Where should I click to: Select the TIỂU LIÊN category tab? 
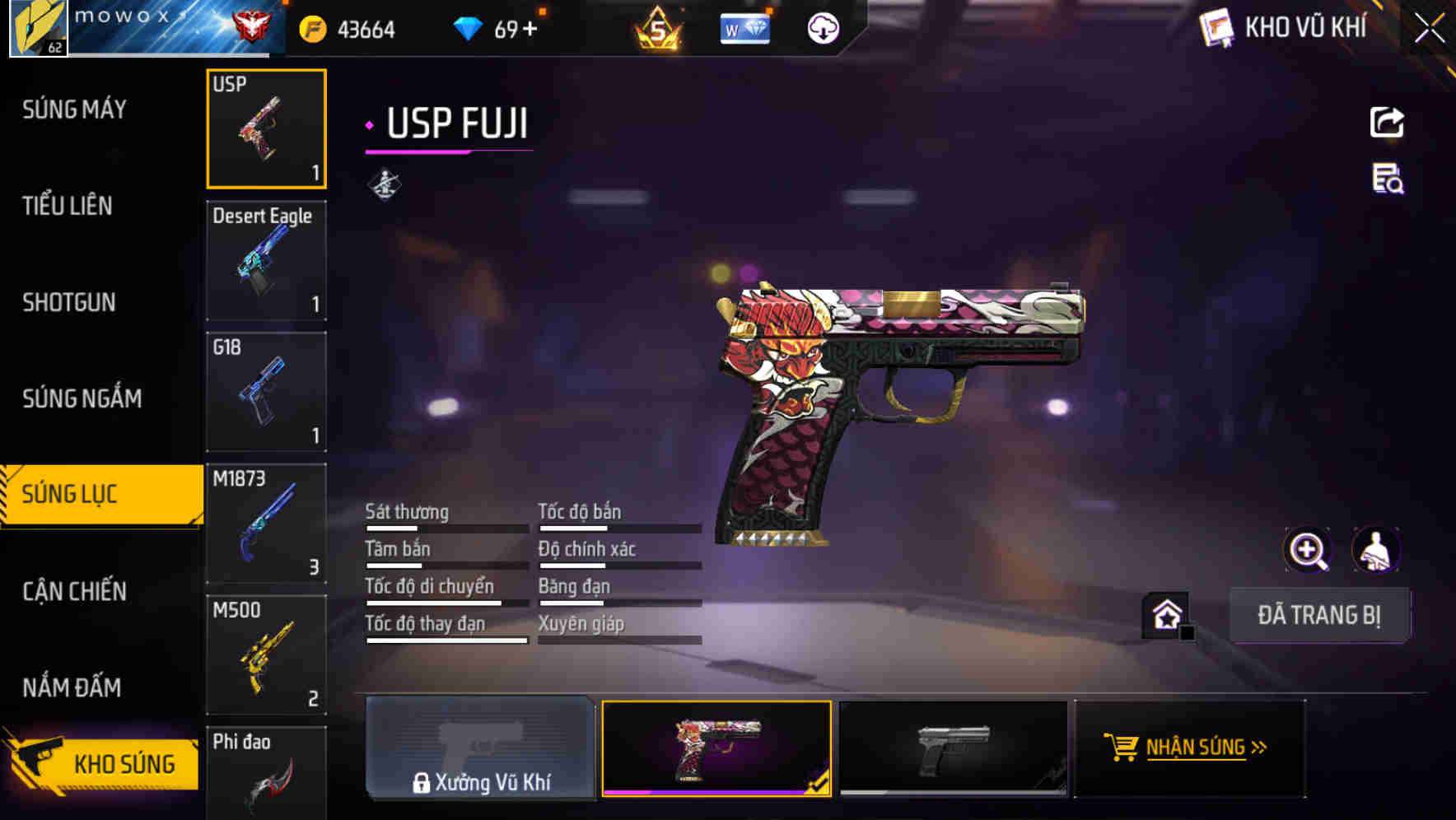click(68, 207)
